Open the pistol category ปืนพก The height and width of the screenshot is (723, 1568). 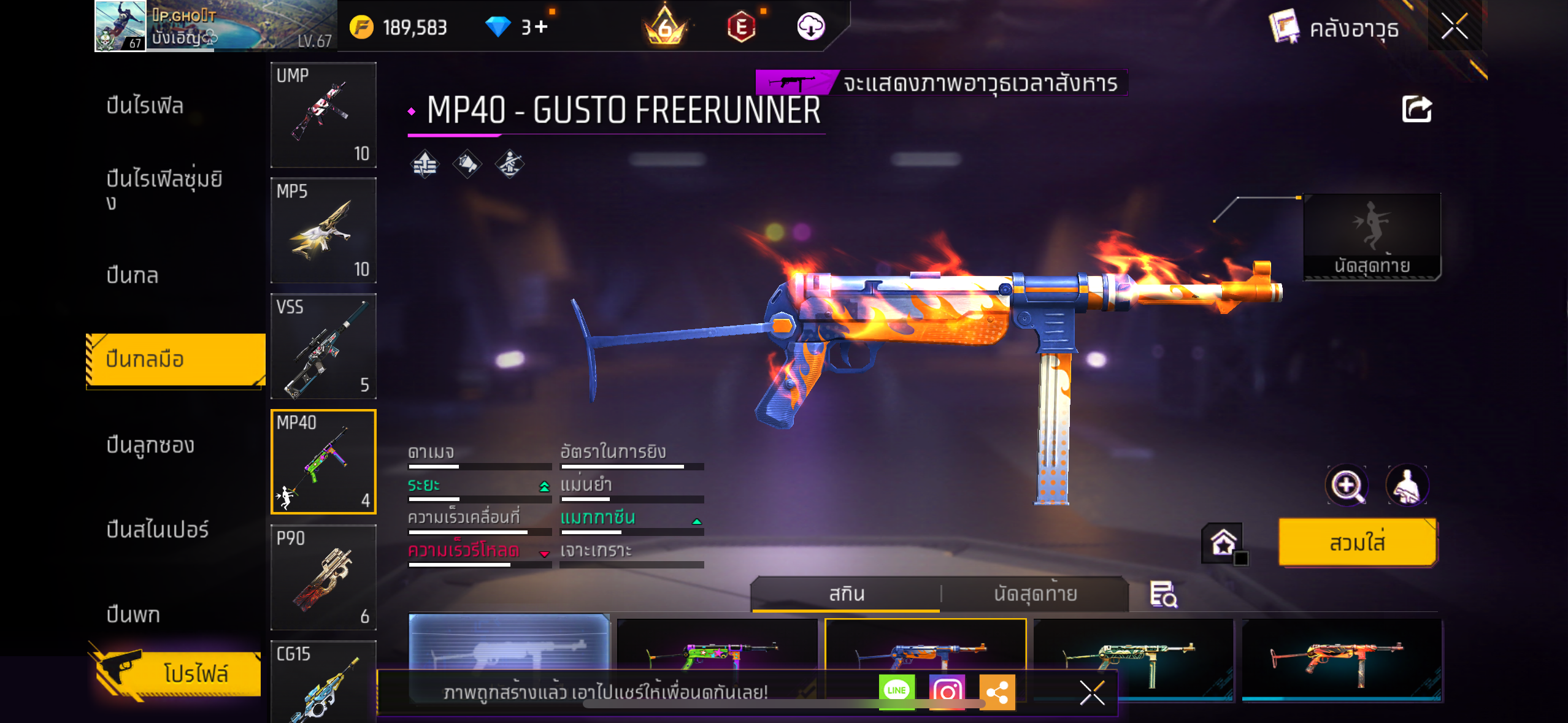pos(133,614)
